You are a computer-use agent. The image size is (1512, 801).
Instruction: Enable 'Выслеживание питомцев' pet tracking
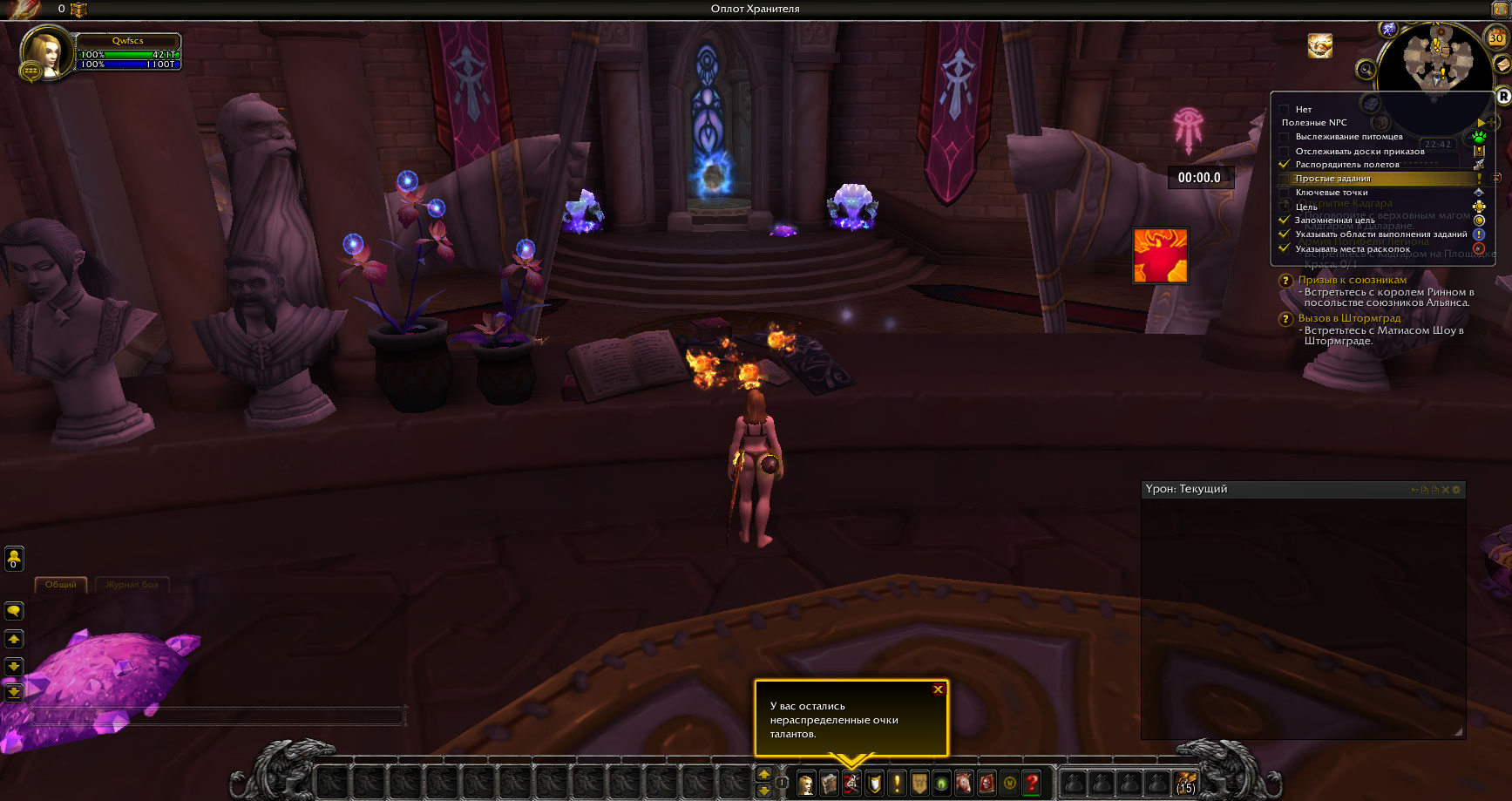tap(1285, 137)
